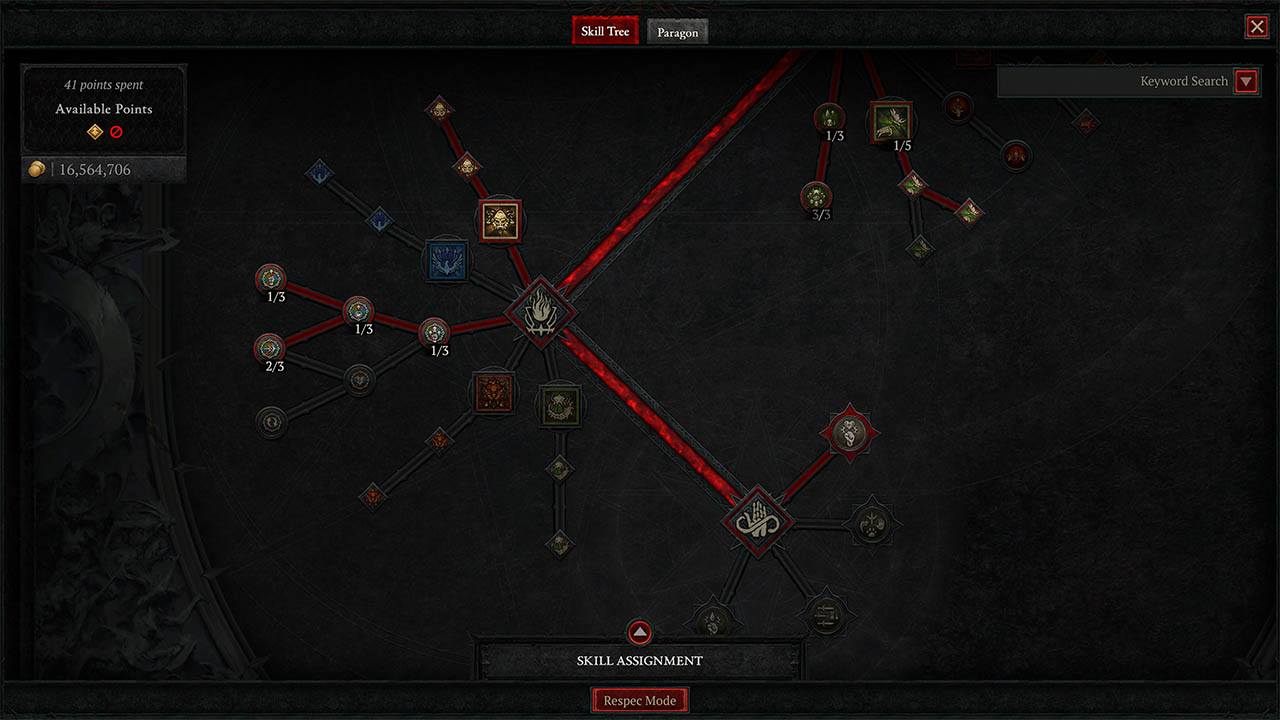Click the leftmost circular node showing 1/3

coord(270,278)
